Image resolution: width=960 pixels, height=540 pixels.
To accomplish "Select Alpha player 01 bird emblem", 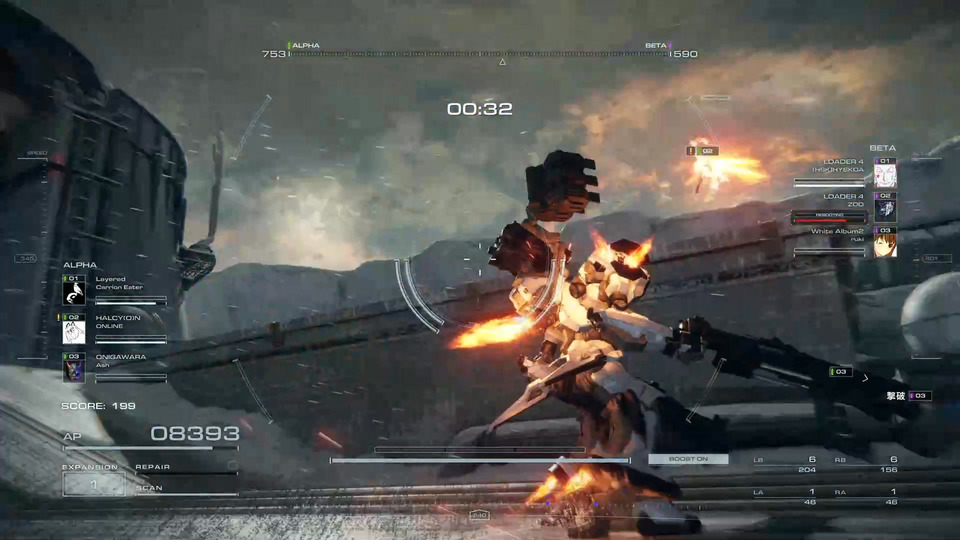I will pos(74,293).
